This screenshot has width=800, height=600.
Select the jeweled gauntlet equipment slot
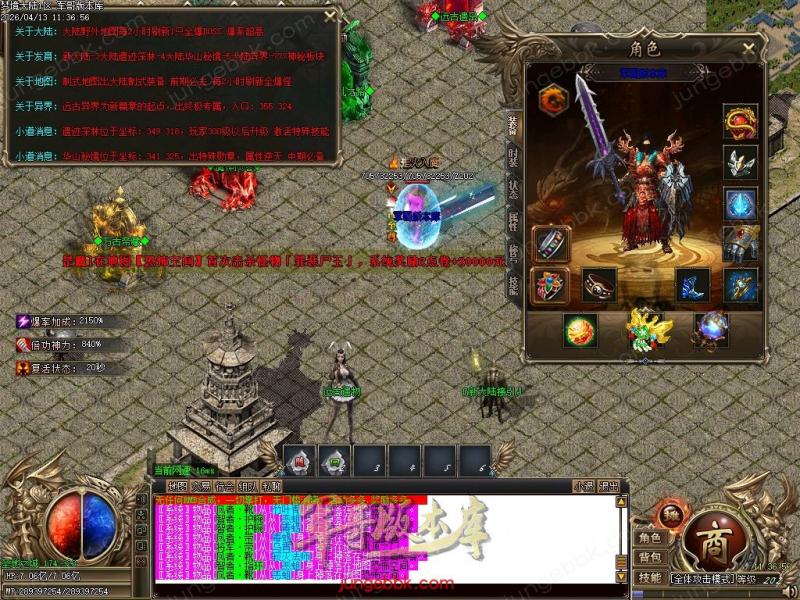741,243
